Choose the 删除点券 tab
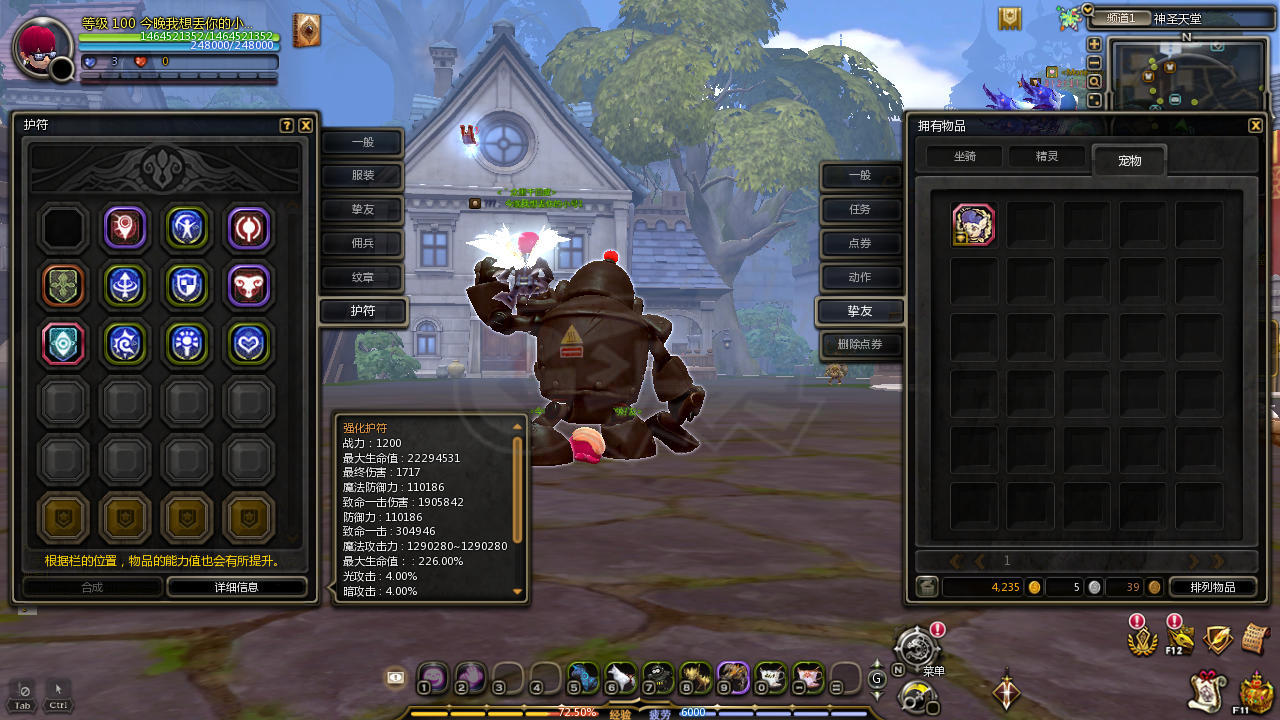The width and height of the screenshot is (1280, 720). pos(860,345)
